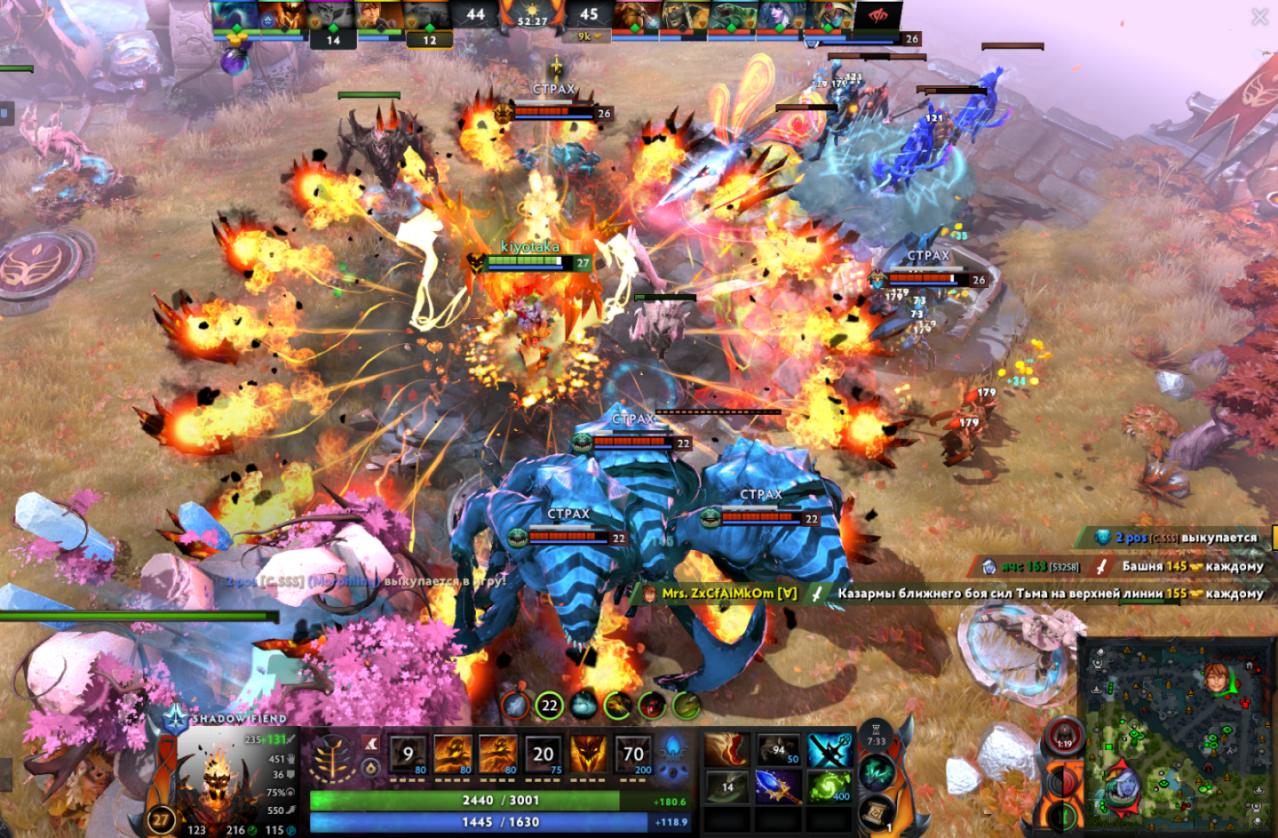This screenshot has width=1278, height=838.
Task: Click the Scan button showing 1:19
Action: tap(1062, 738)
